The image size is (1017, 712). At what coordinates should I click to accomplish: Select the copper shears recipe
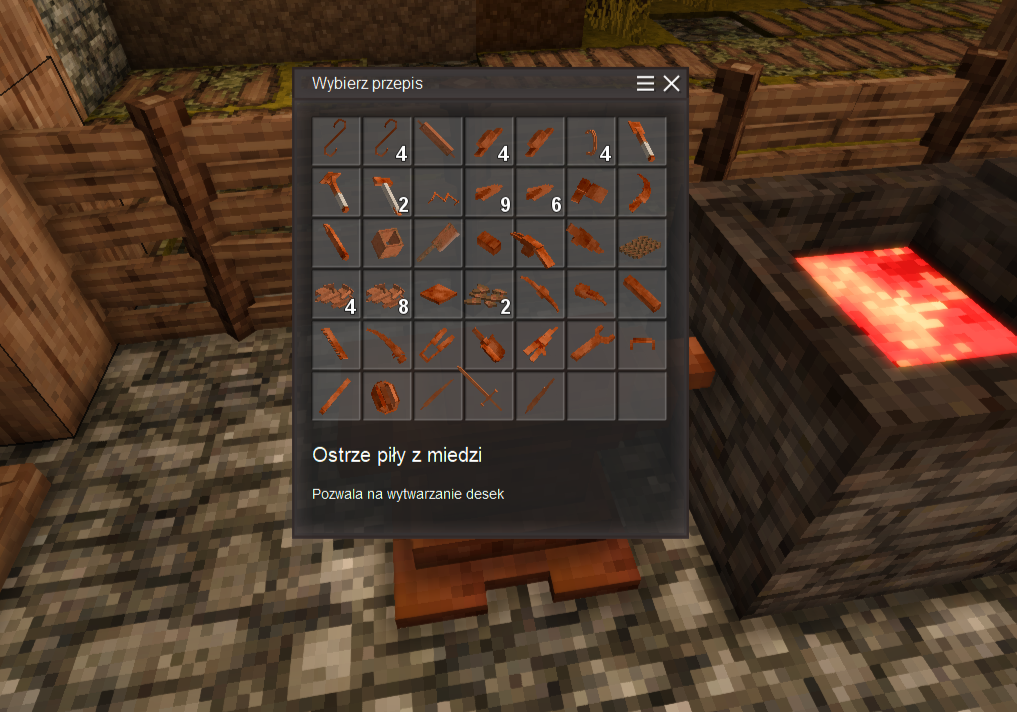coord(439,346)
